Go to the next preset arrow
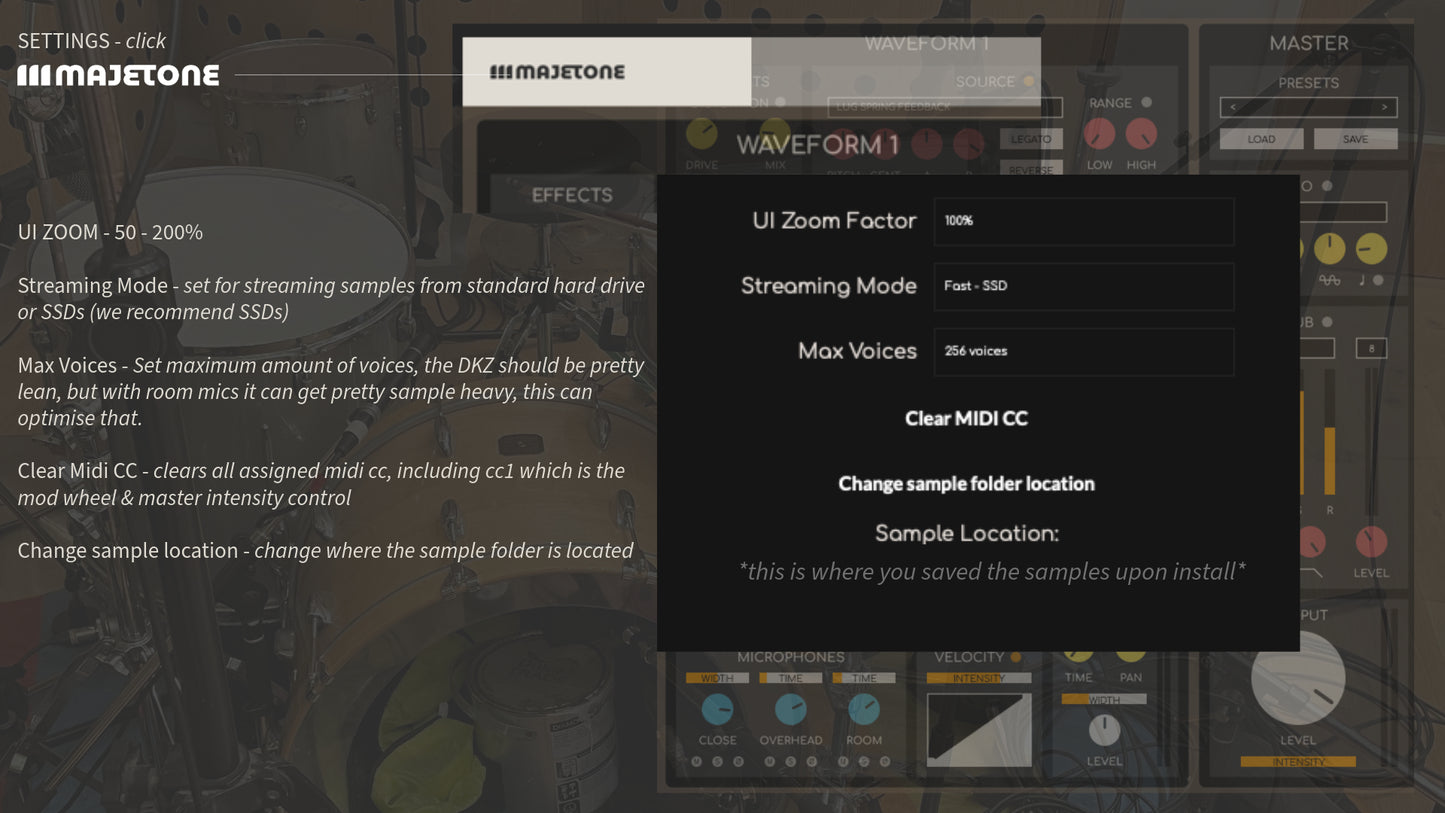Screen dimensions: 1445x813 (1384, 107)
